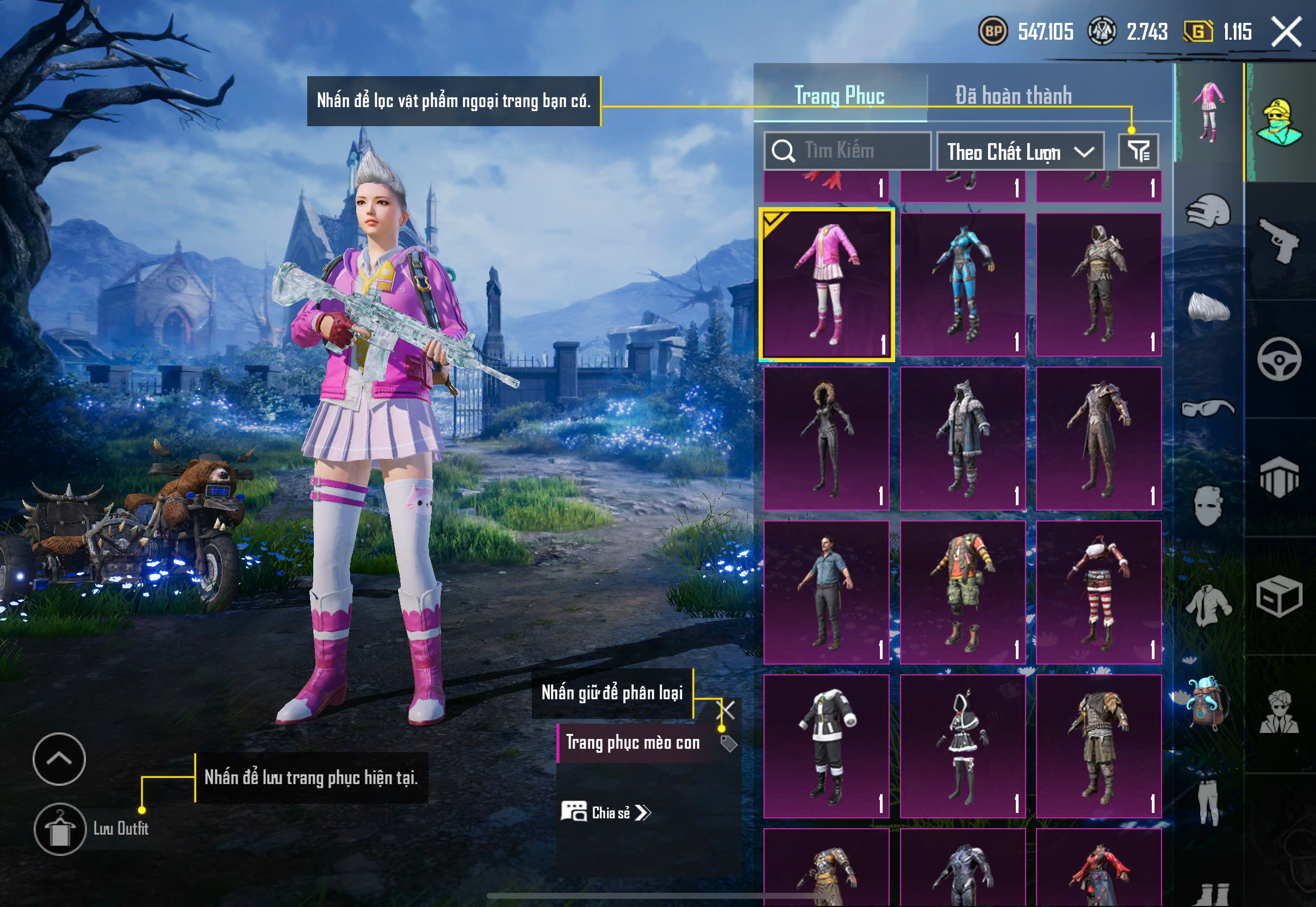Screen dimensions: 1316x907
Task: Save current look with Lưu Outfit
Action: pyautogui.click(x=60, y=829)
